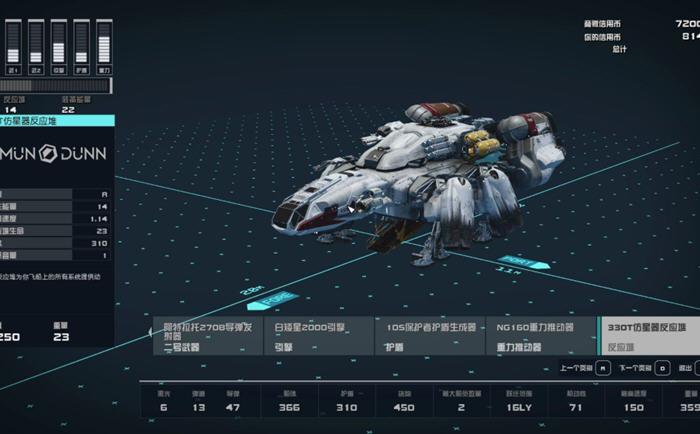Select the 105保护者护盾生成器 shield module
Screen dimensions: 700x434
[x=430, y=337]
